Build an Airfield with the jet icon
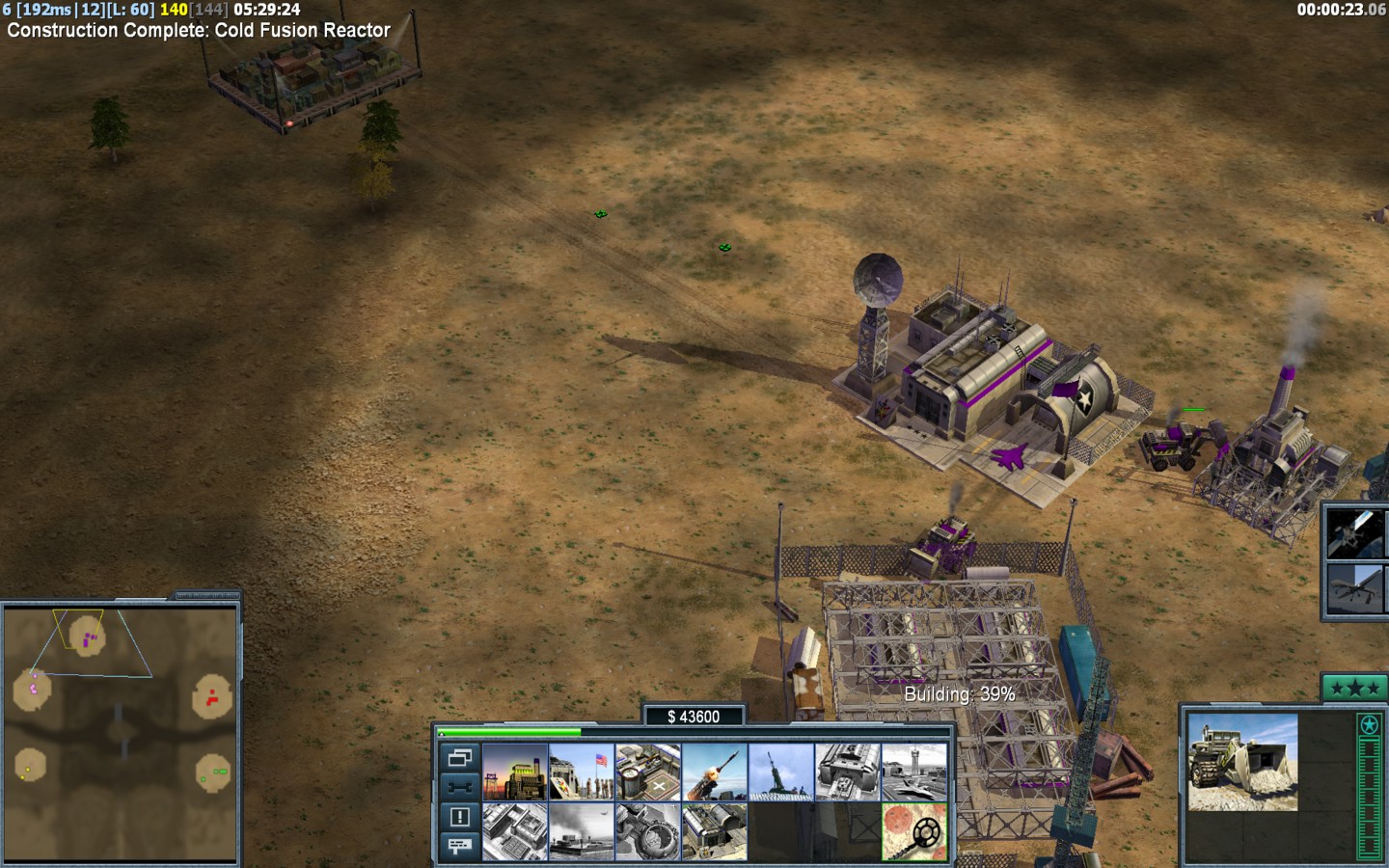Screen dimensions: 1389x868 (914, 772)
